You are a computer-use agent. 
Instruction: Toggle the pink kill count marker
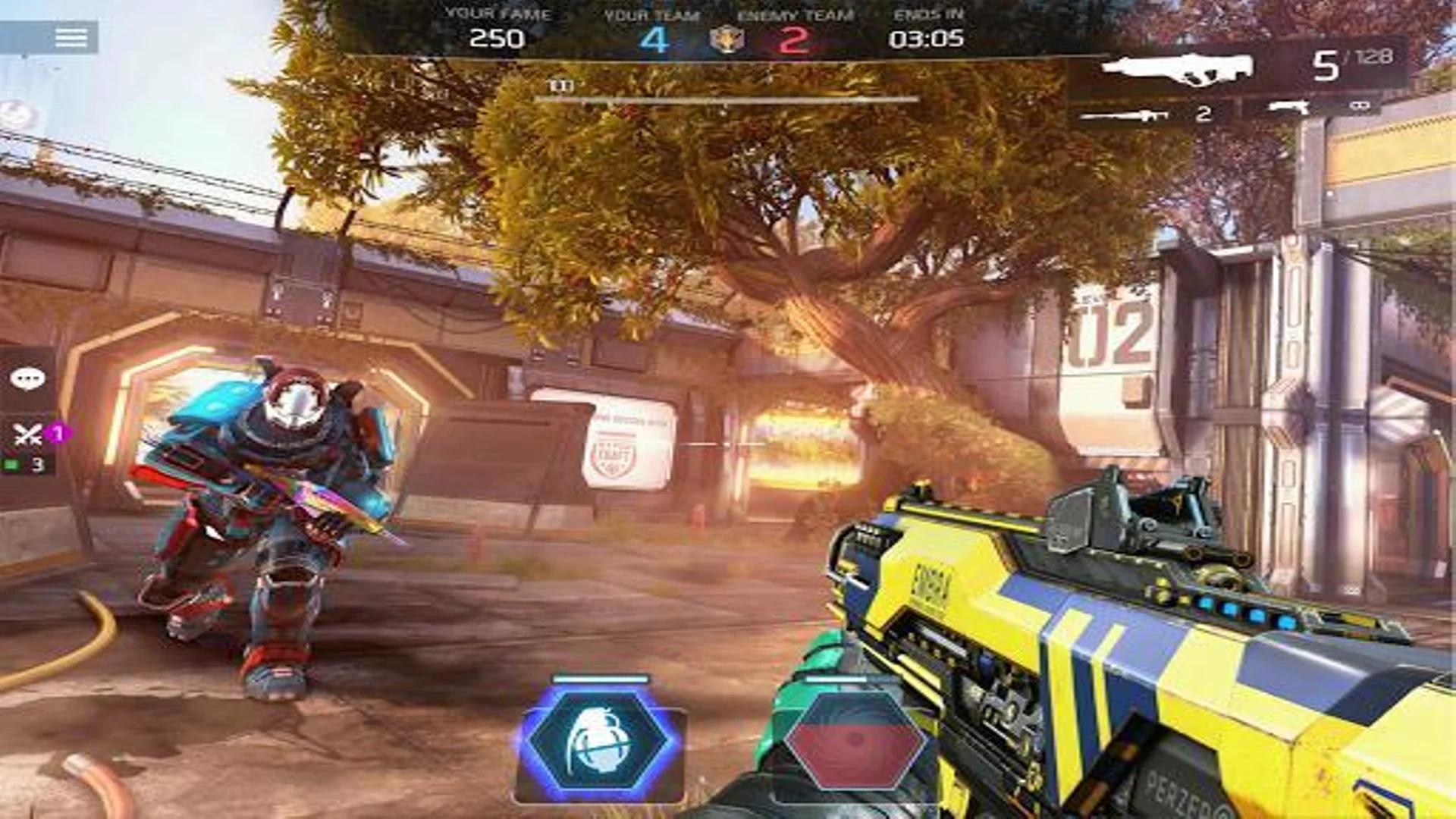point(55,431)
